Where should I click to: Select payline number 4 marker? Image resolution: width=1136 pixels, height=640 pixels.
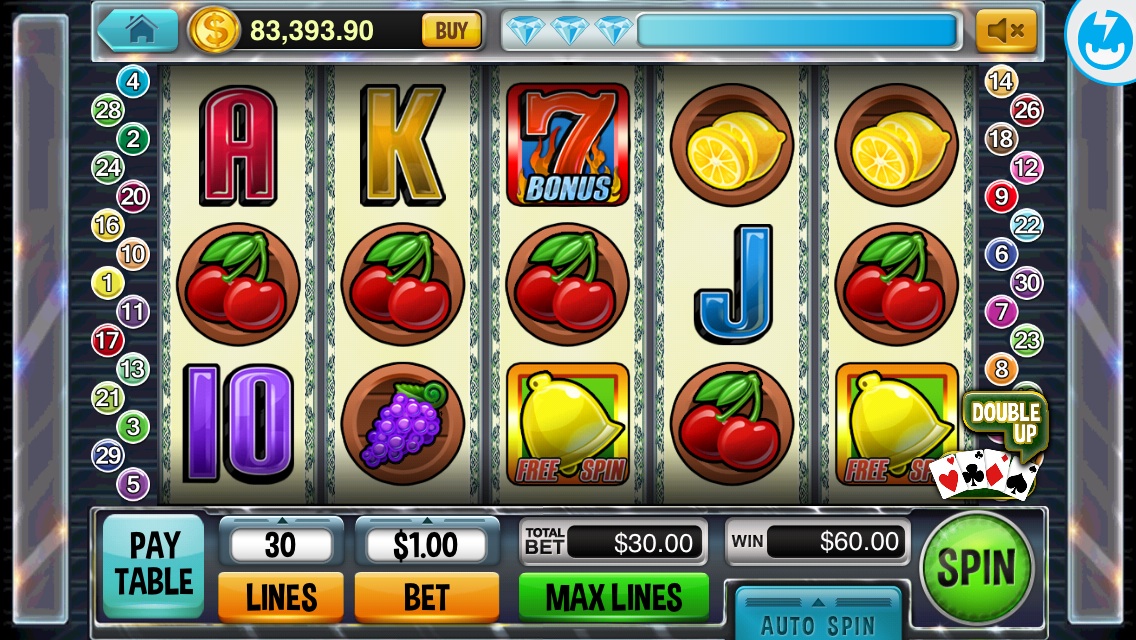pyautogui.click(x=132, y=81)
